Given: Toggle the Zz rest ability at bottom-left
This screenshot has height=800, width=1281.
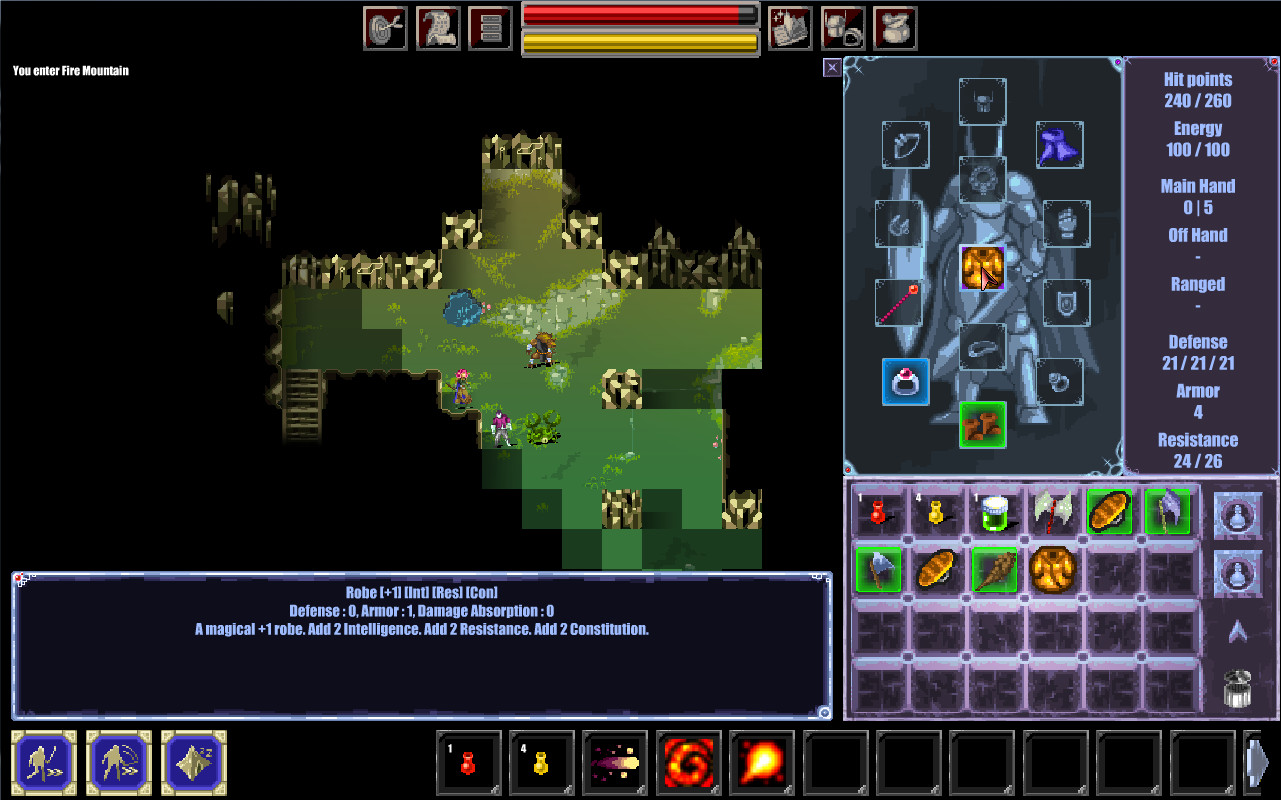Looking at the screenshot, I should click(x=192, y=763).
